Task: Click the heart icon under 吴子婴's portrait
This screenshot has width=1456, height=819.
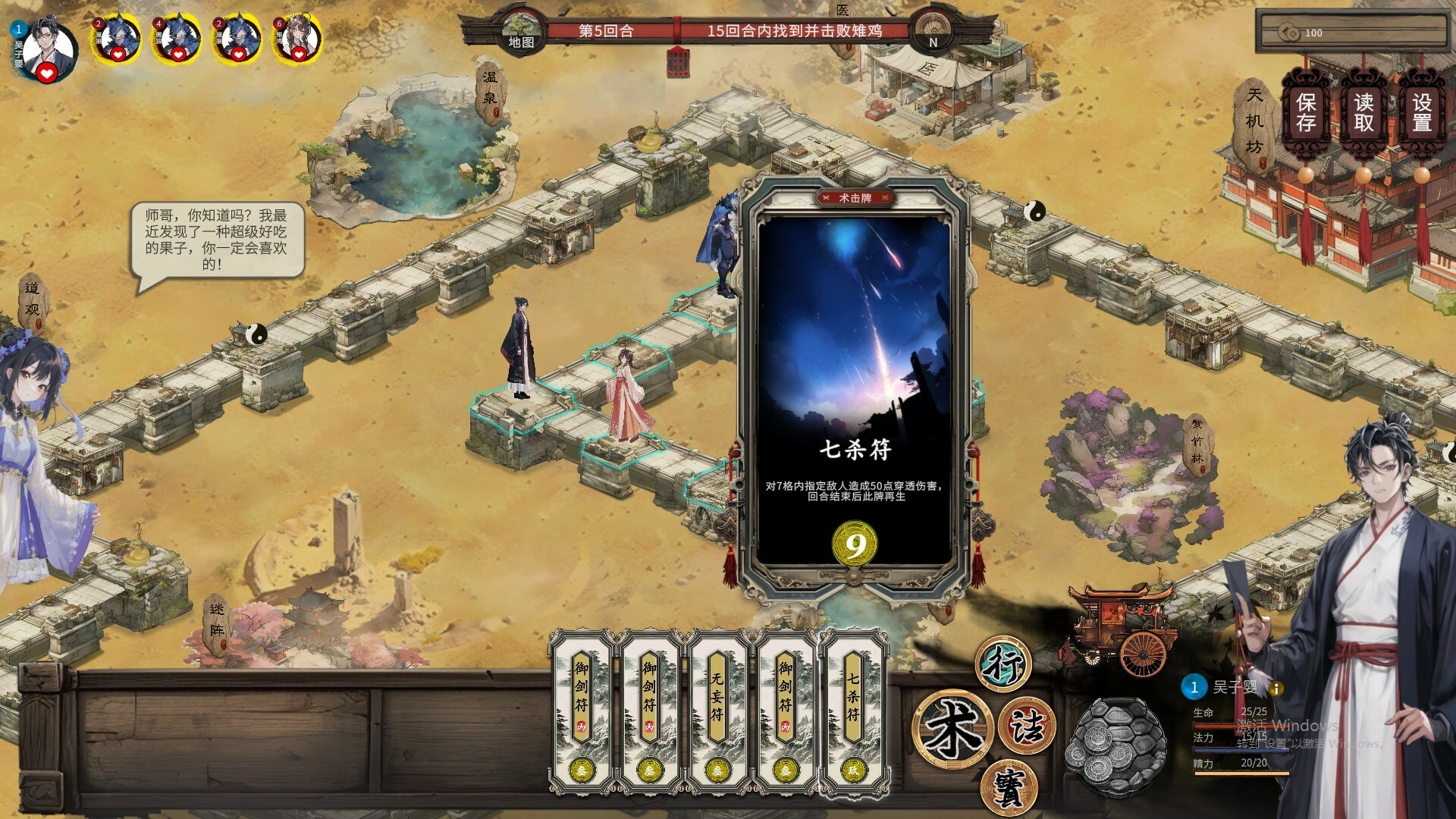Action: [47, 75]
